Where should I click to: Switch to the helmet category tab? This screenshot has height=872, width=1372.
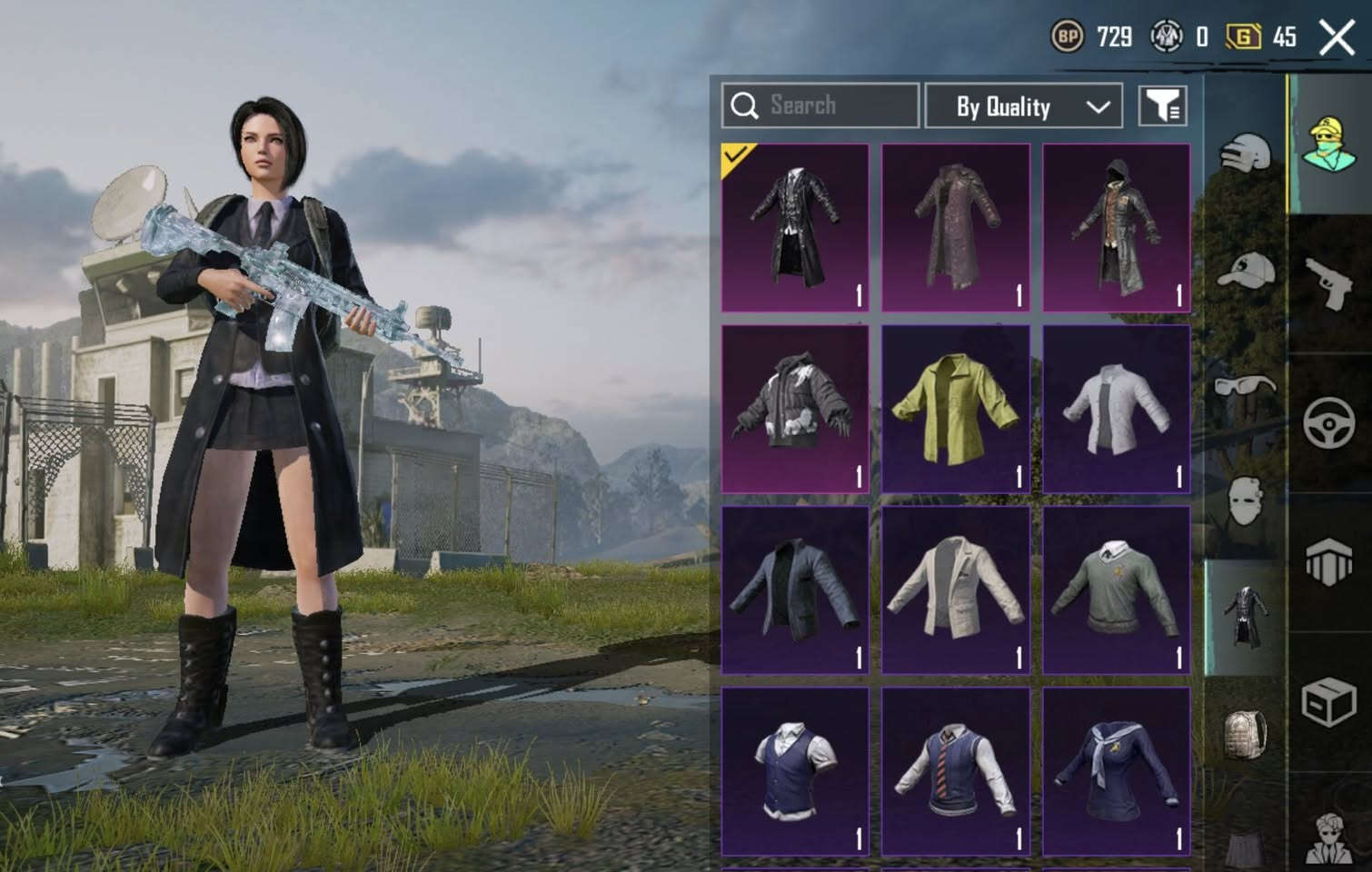1245,152
